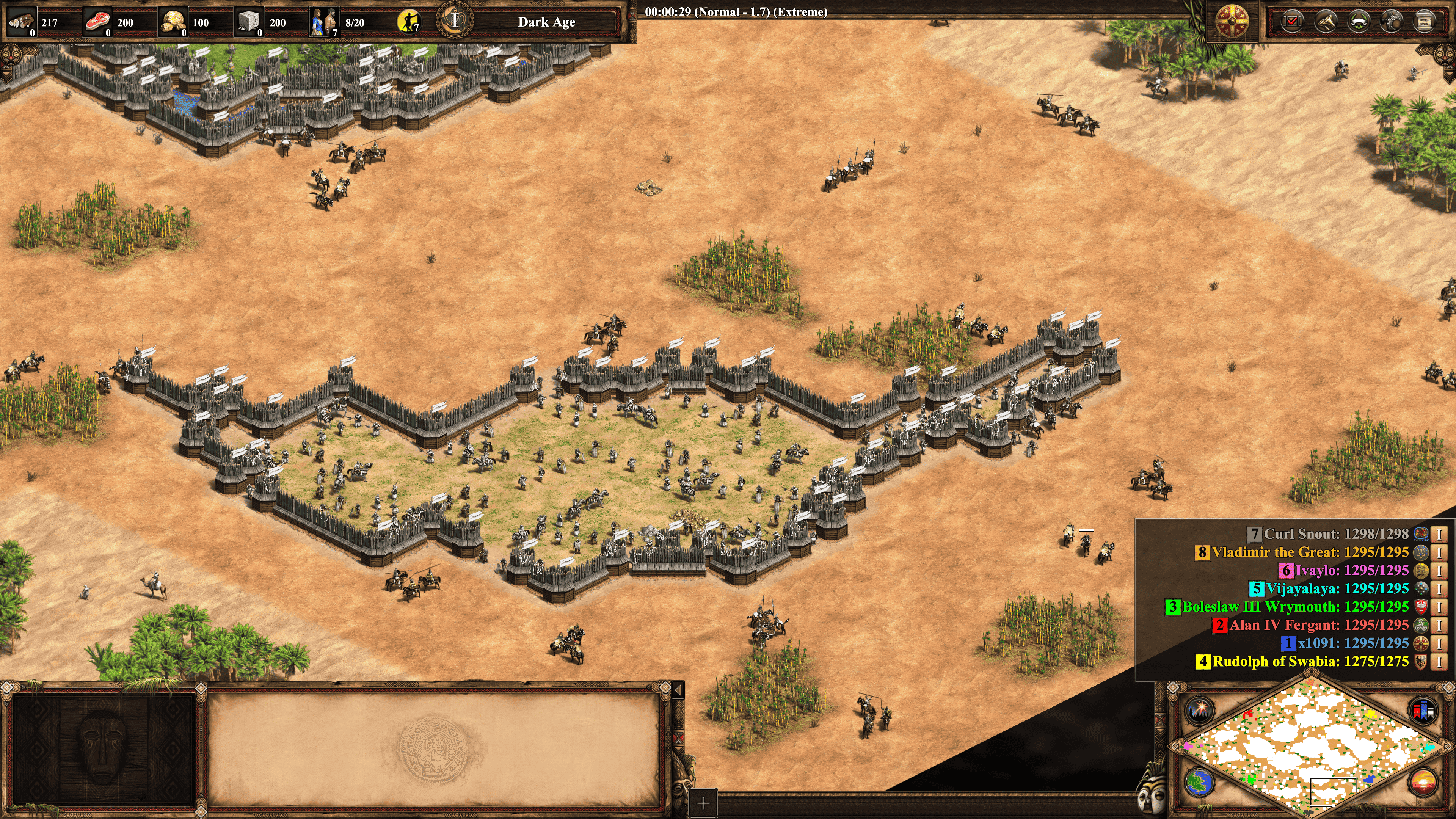Click the Dark Age emblem
This screenshot has height=819, width=1456.
455,21
